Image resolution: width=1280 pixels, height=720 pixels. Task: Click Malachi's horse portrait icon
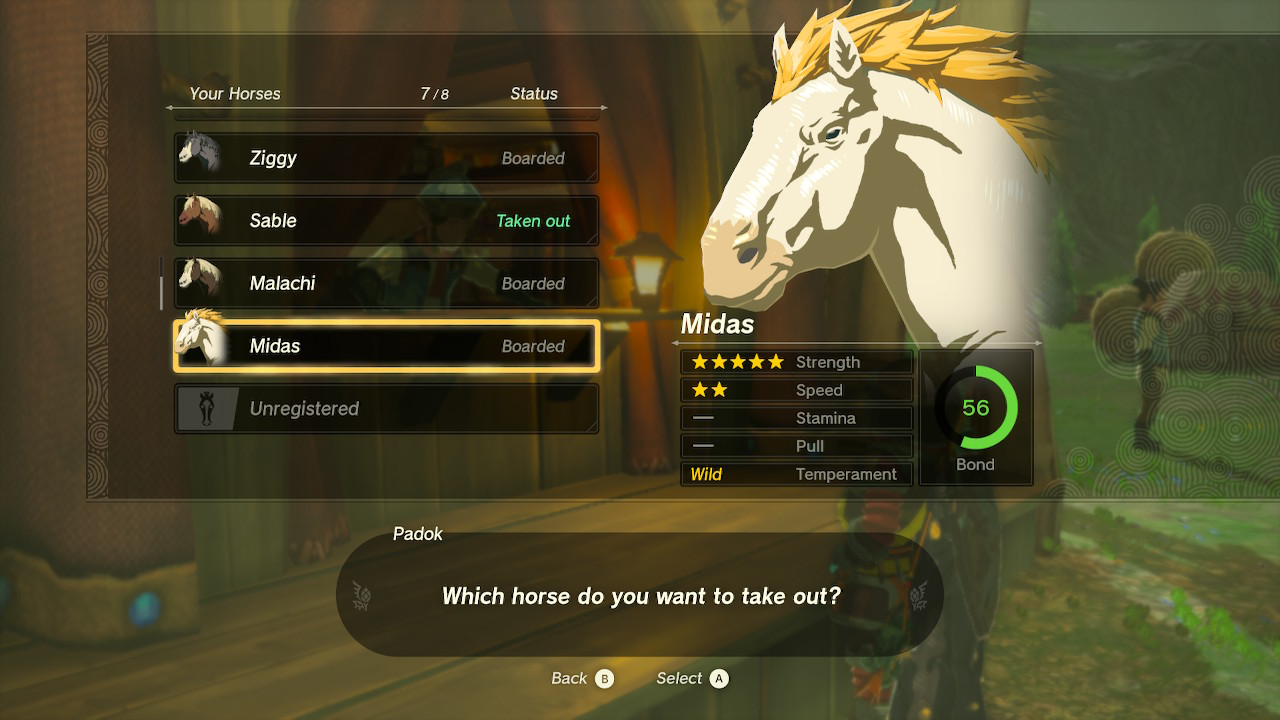pos(200,283)
